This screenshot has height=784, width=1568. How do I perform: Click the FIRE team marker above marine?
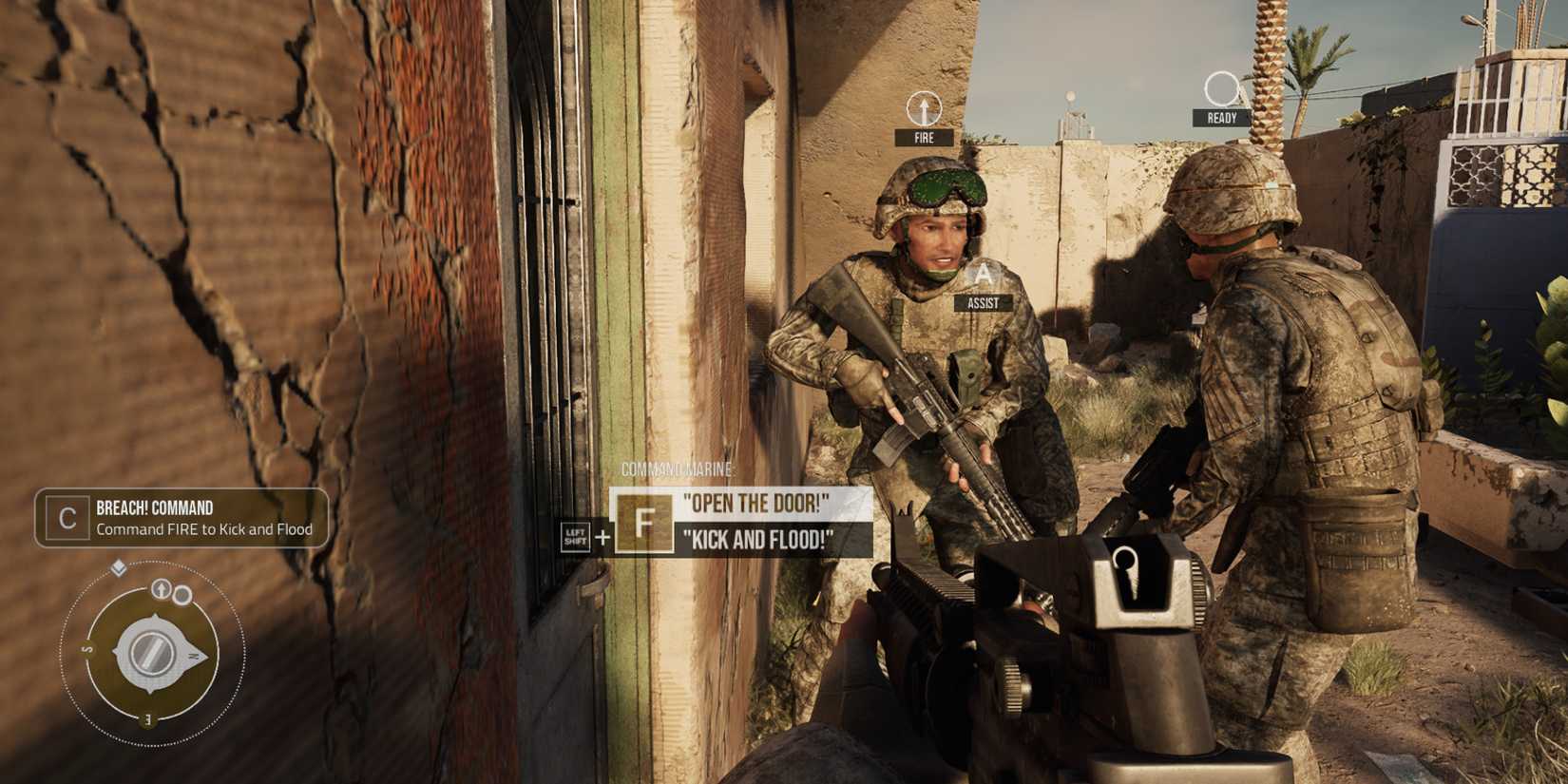click(924, 119)
